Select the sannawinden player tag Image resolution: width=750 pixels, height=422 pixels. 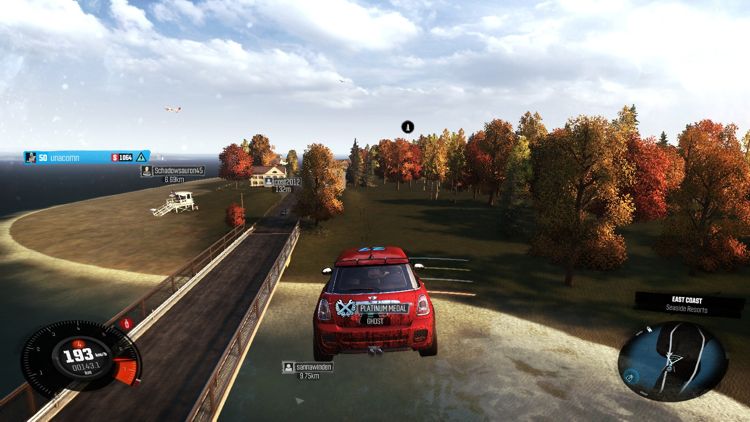[308, 367]
